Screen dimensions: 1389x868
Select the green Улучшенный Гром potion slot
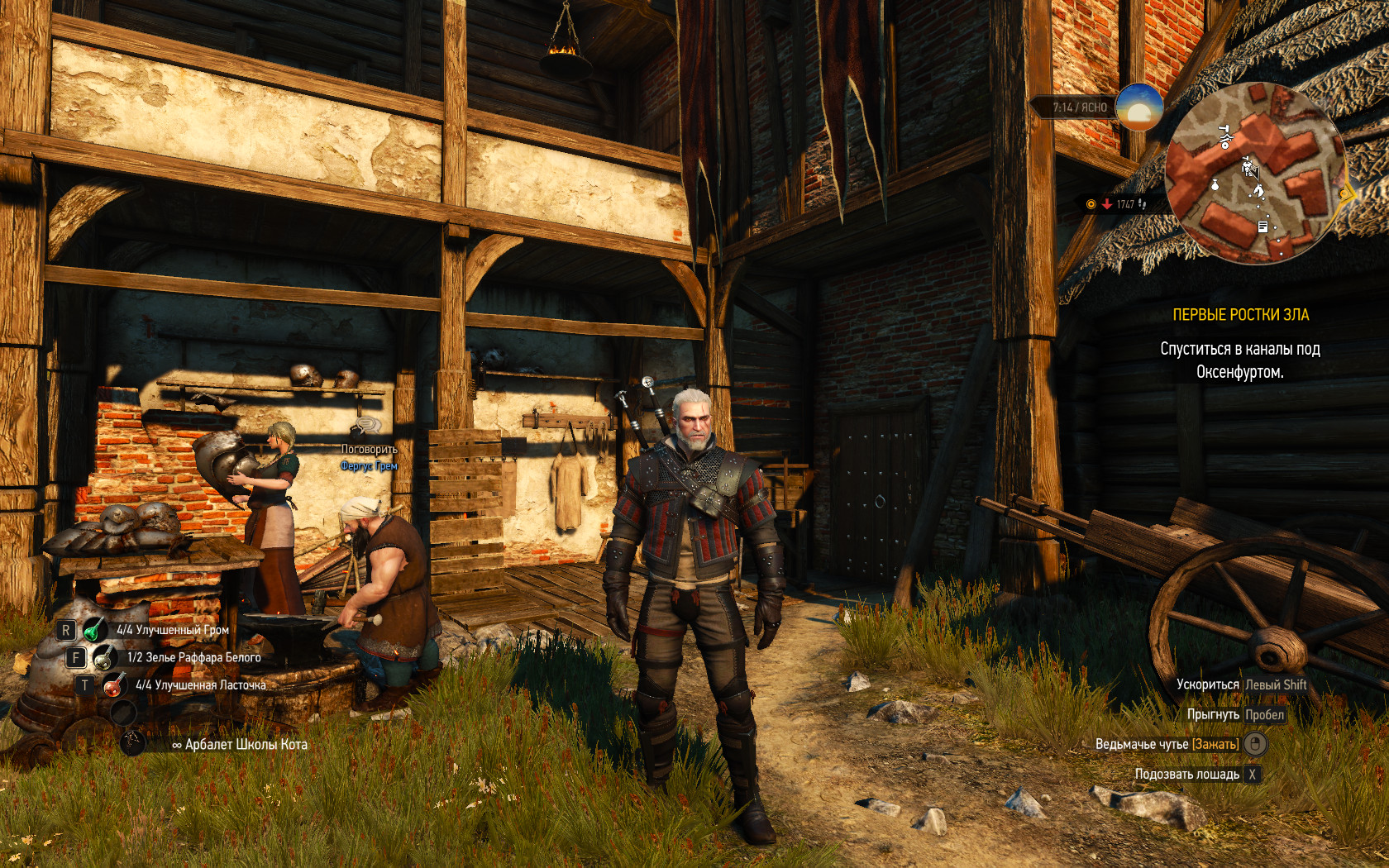93,630
